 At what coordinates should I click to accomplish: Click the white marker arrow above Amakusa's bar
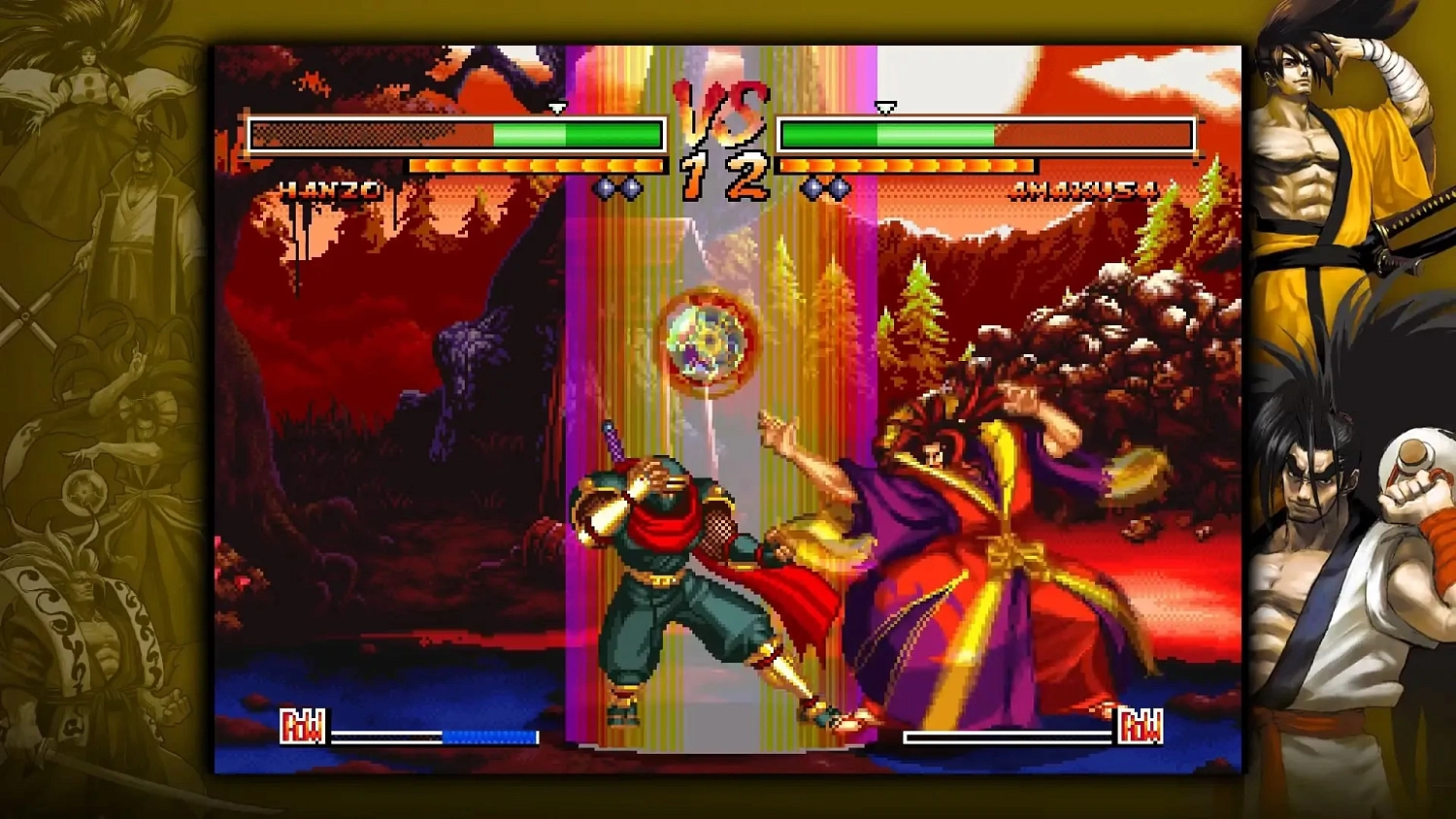coord(884,109)
